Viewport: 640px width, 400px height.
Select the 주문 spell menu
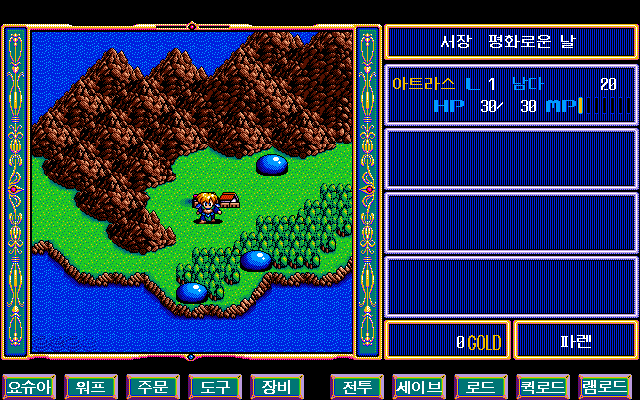[152, 387]
